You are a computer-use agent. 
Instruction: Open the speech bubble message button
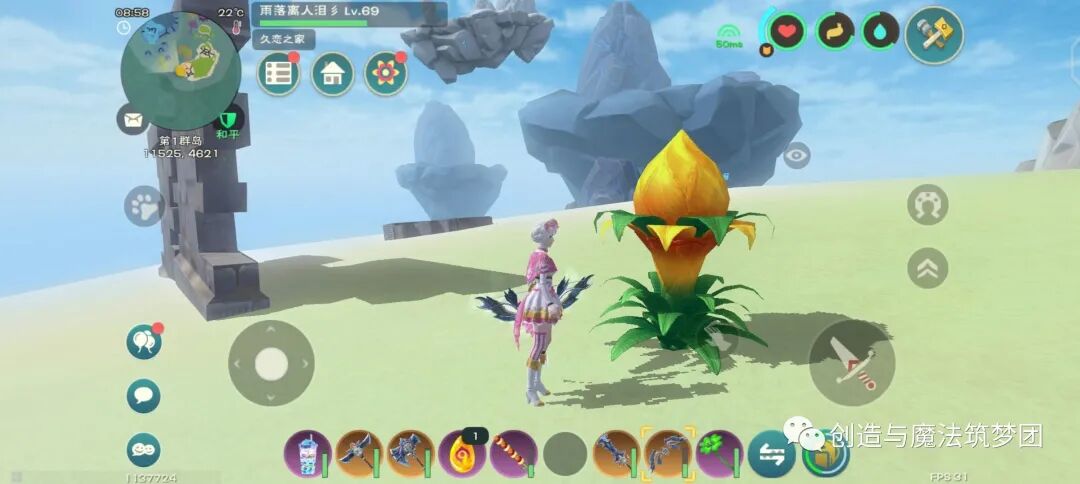pyautogui.click(x=144, y=396)
